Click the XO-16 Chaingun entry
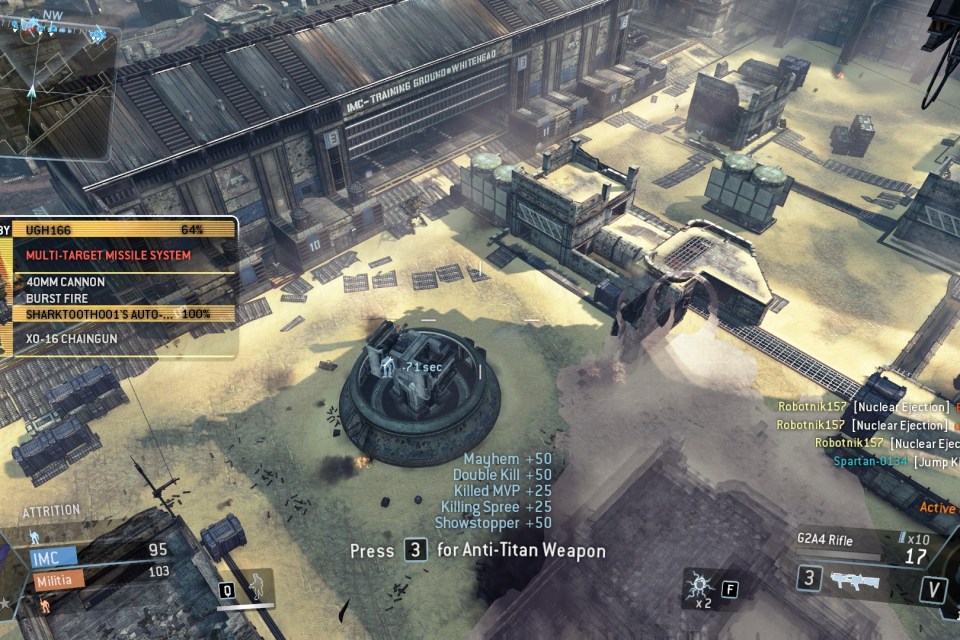Viewport: 960px width, 640px height. (120, 339)
